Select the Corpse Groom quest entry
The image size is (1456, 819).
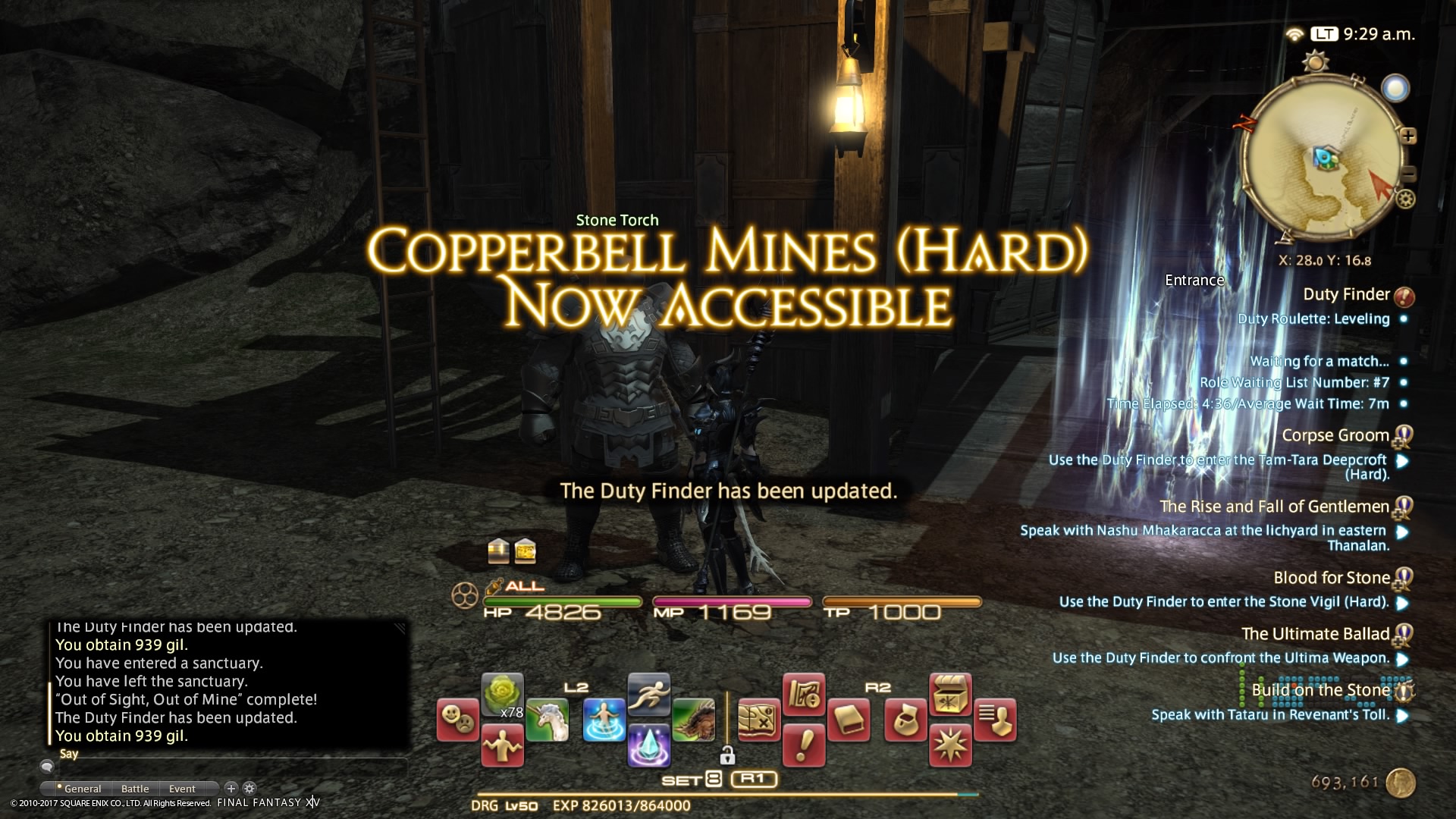(1335, 435)
